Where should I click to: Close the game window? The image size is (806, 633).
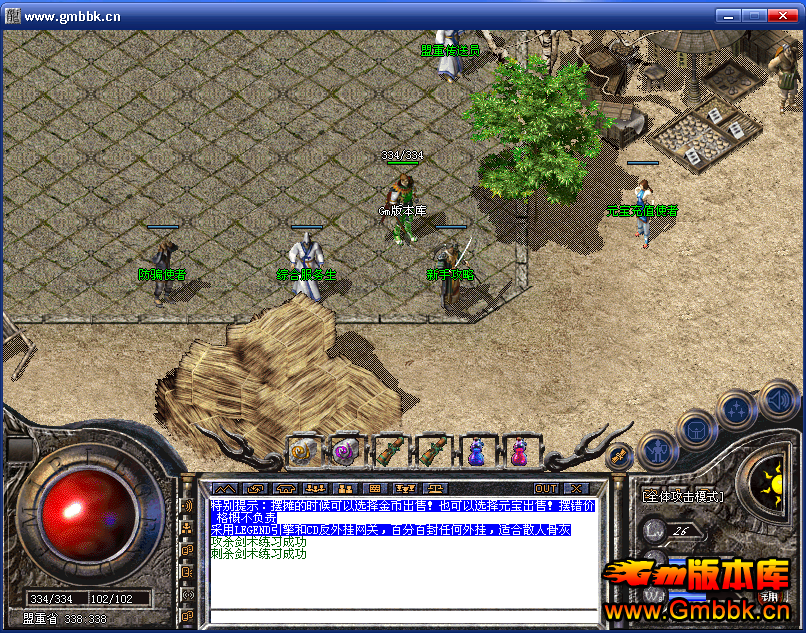pos(786,15)
